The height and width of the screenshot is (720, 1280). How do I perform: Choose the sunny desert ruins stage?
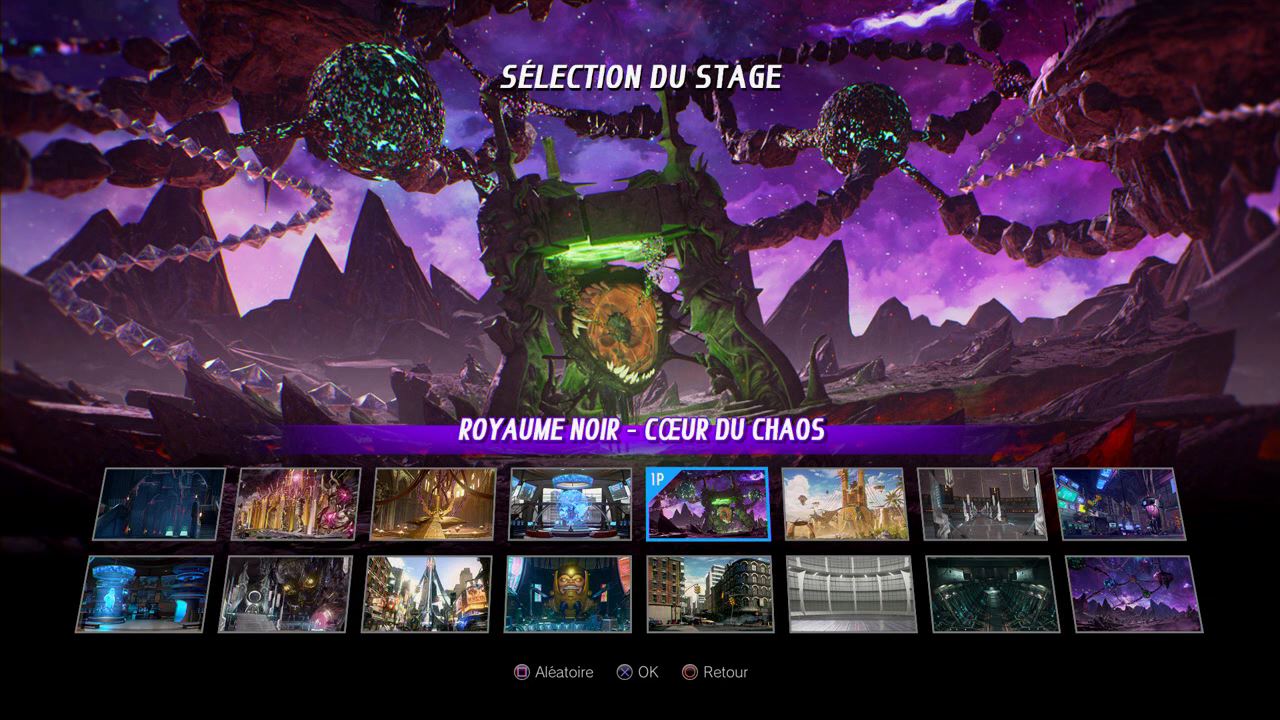pos(844,504)
